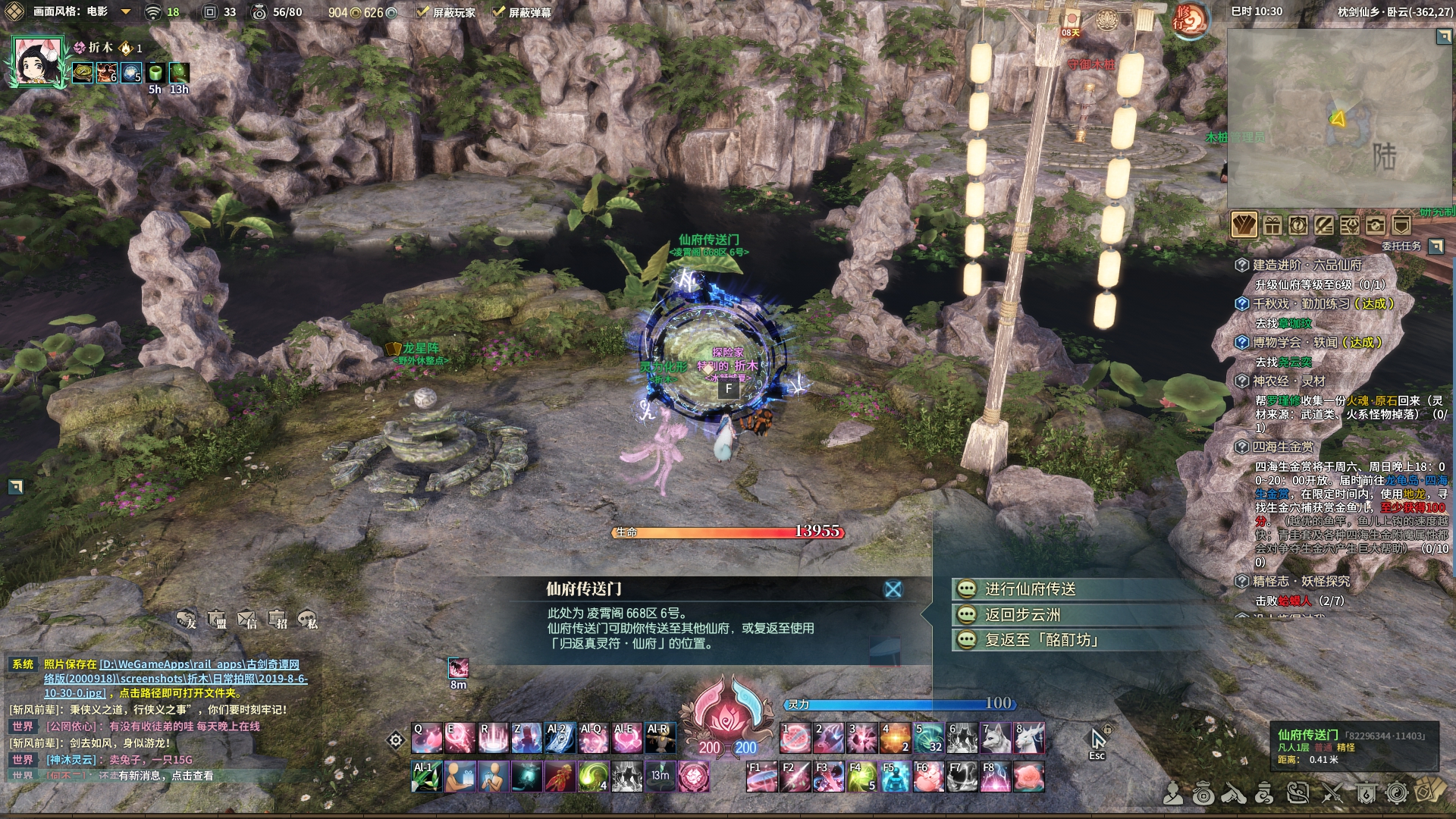Open the 画面风格 dropdown arrow
Screen dimensions: 1456x819
(x=126, y=12)
